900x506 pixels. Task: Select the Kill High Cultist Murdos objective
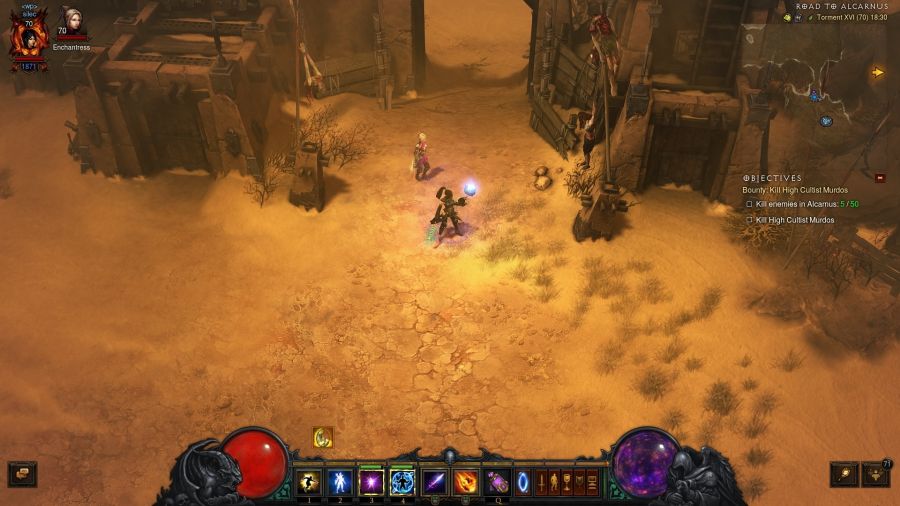click(794, 220)
